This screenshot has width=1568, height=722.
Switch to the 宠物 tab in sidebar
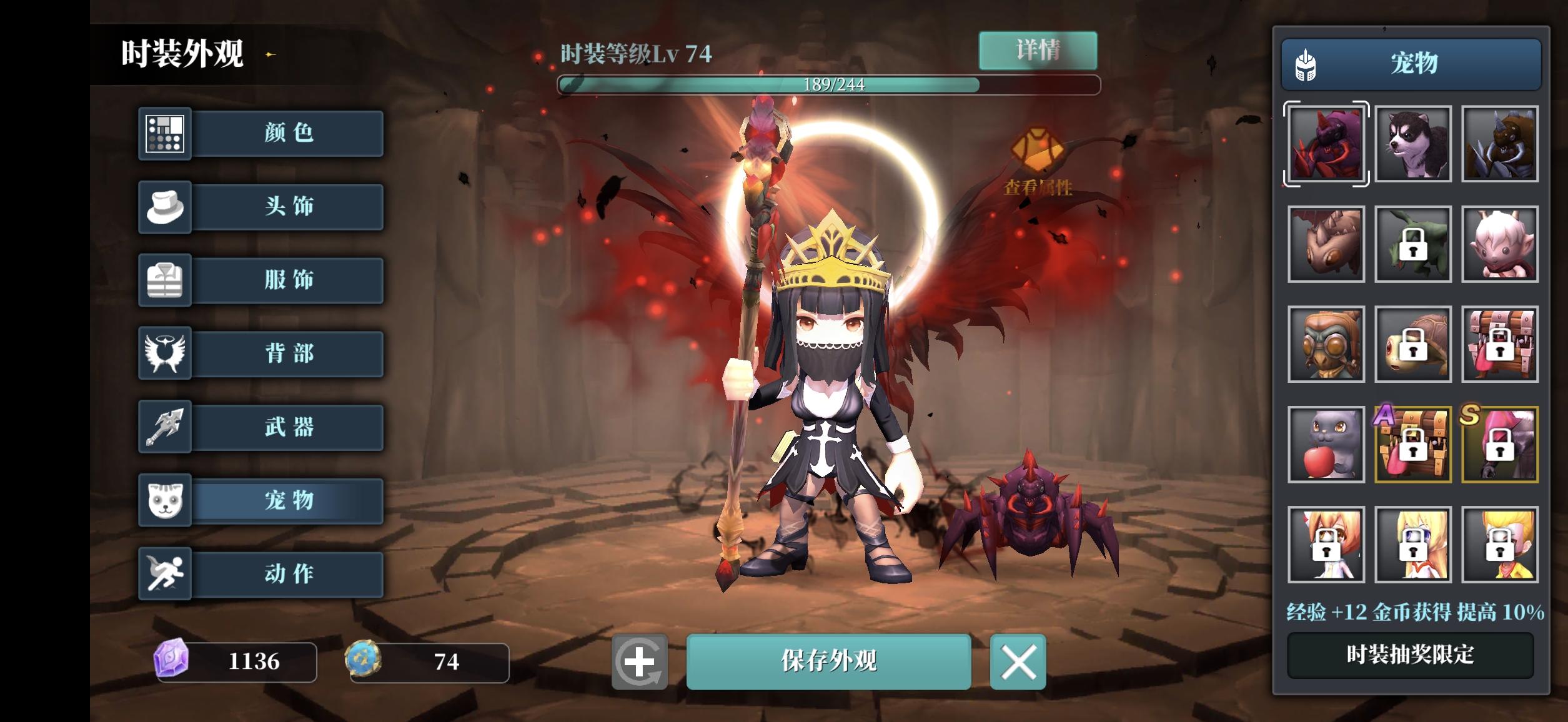[x=287, y=501]
